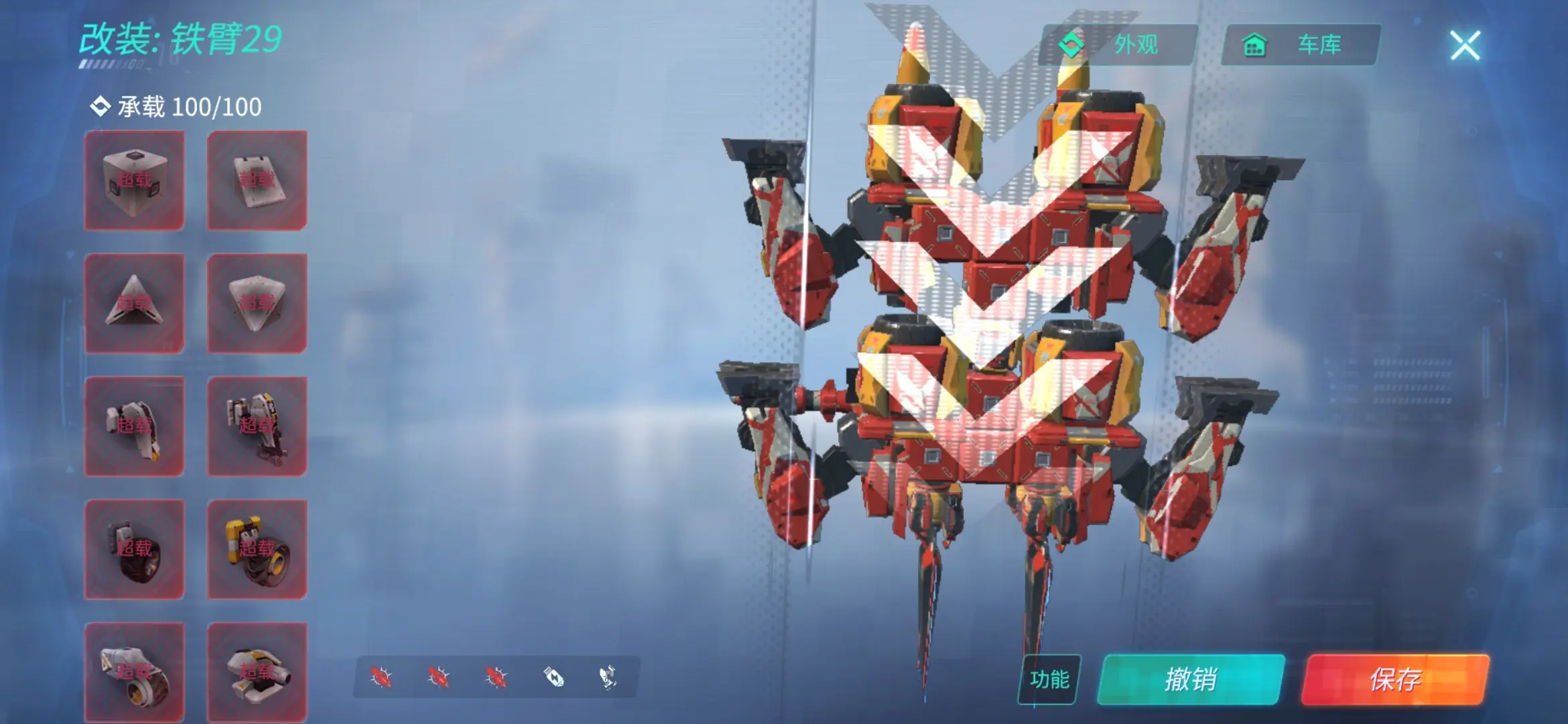Go to the 车库 garage
Image resolution: width=1568 pixels, height=724 pixels.
coord(1301,45)
